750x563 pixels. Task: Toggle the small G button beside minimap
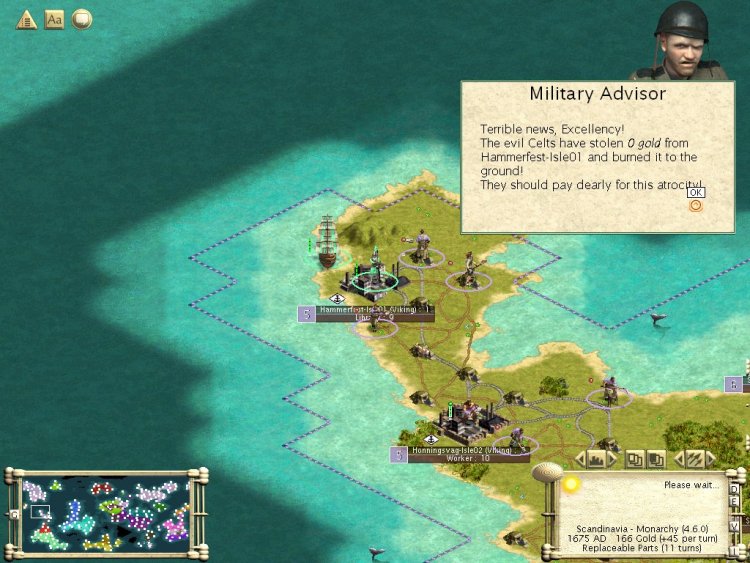click(x=14, y=513)
